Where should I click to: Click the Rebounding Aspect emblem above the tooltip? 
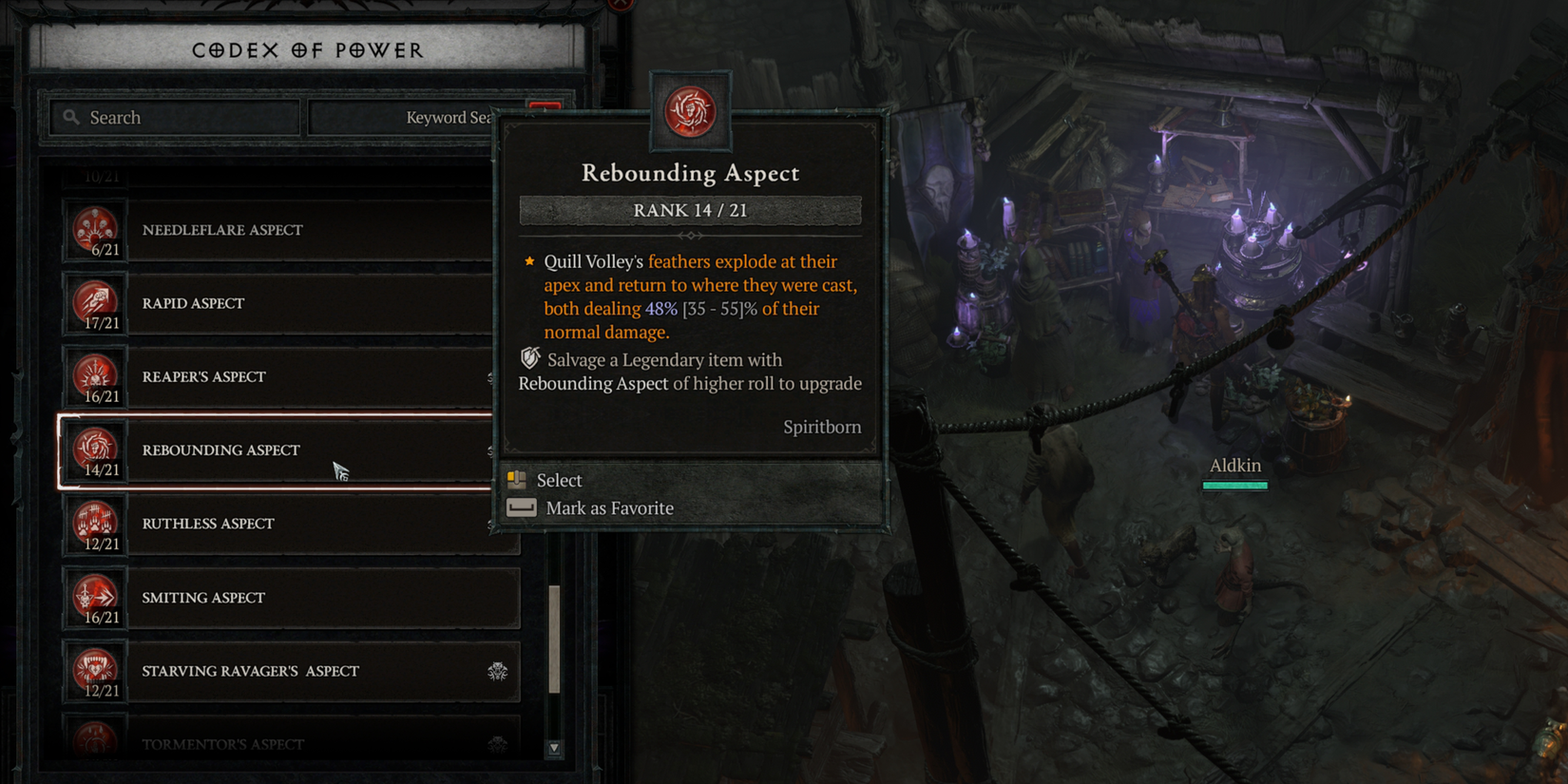691,109
